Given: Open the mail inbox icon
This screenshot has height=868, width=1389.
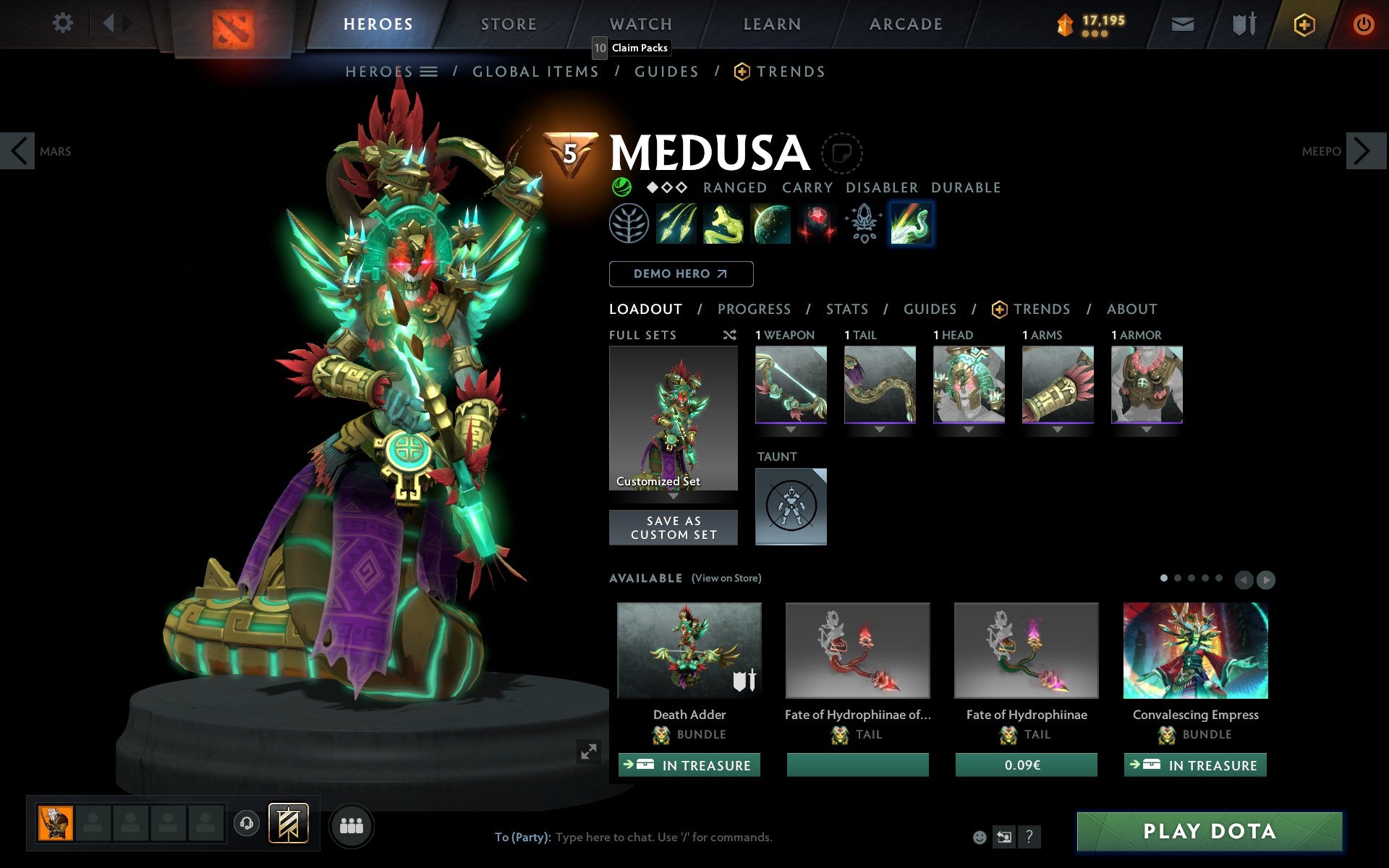Looking at the screenshot, I should (1181, 23).
